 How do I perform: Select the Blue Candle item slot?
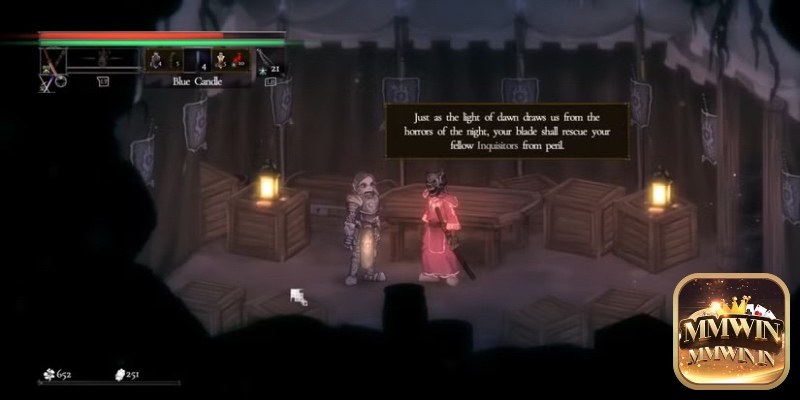pyautogui.click(x=196, y=60)
